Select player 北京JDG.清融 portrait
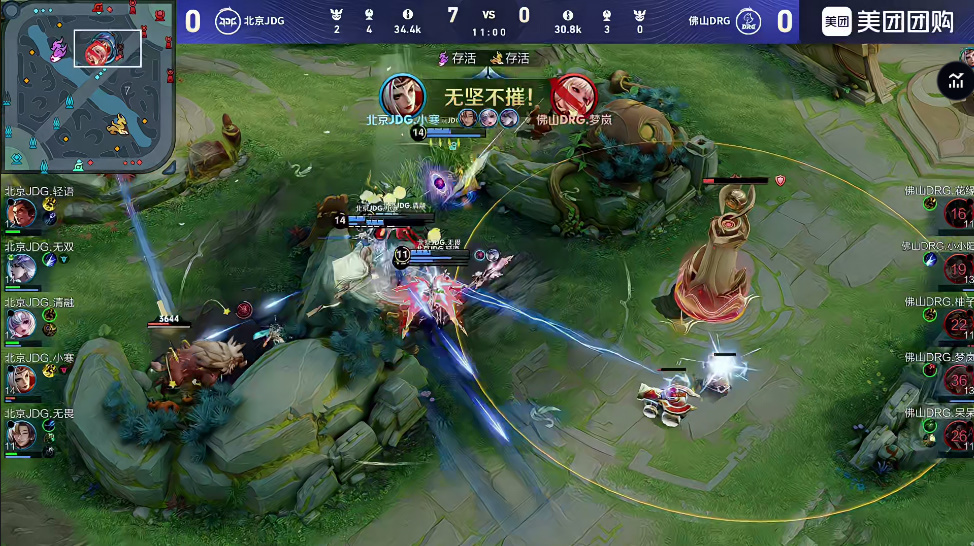974x546 pixels. click(x=21, y=323)
